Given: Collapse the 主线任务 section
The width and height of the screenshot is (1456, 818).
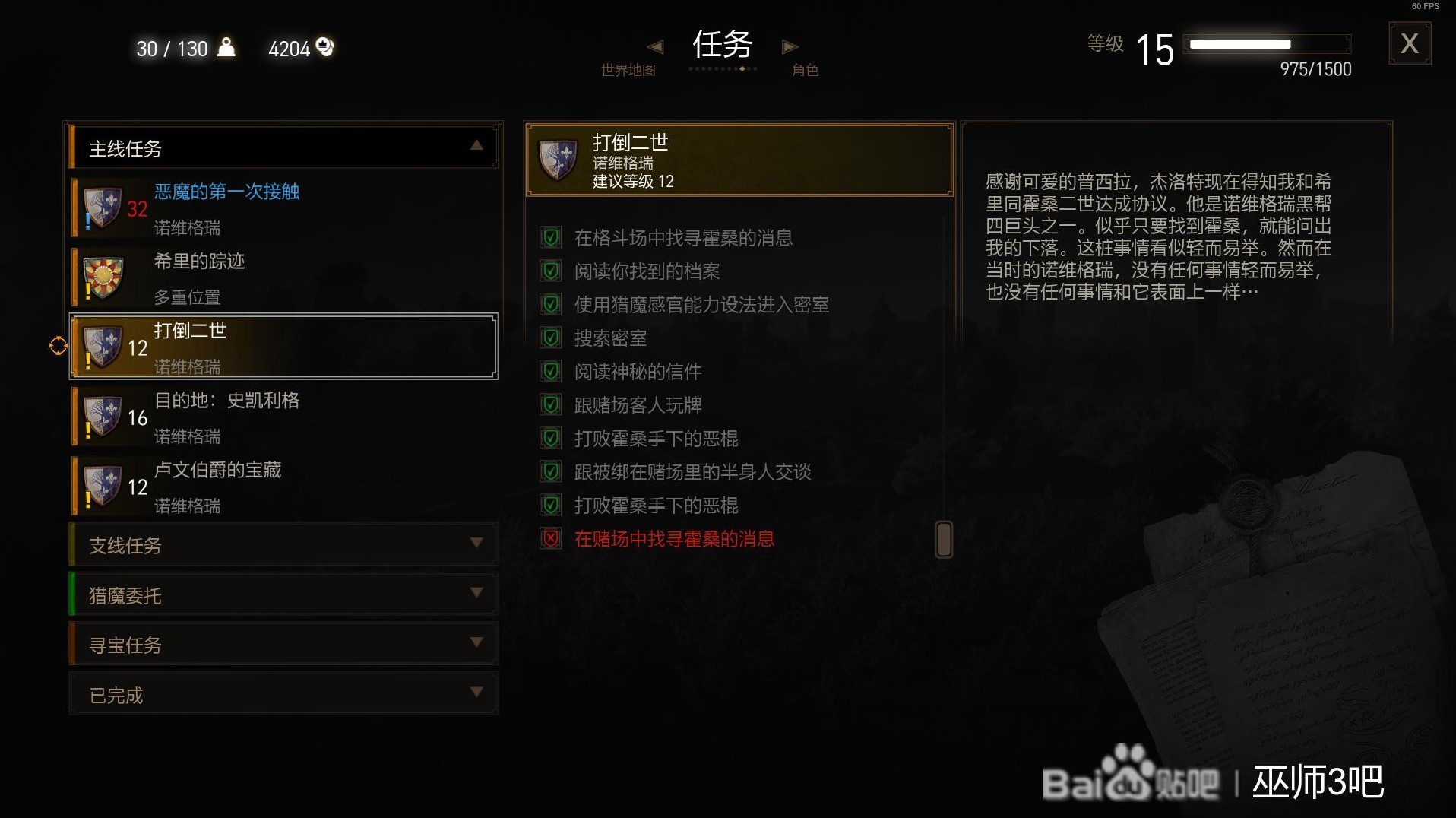Looking at the screenshot, I should (x=476, y=146).
